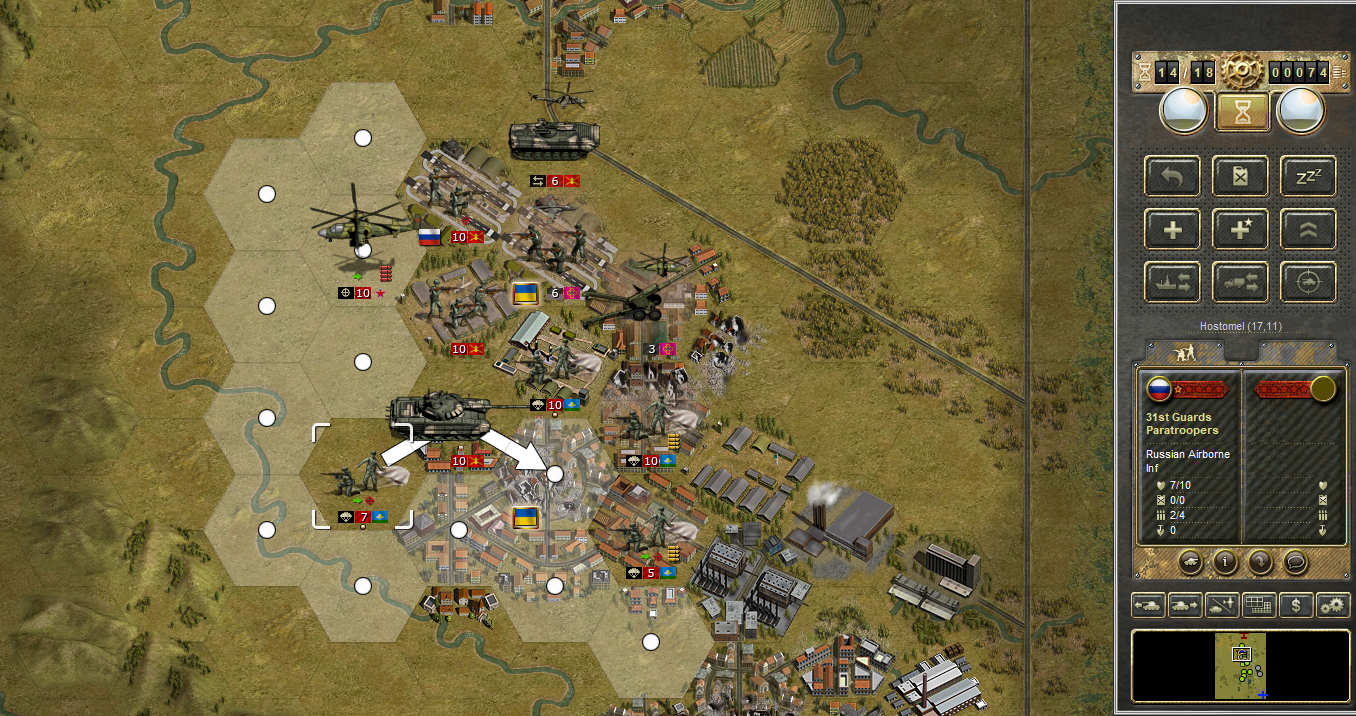Replace unit losses with the plus button
1356x716 pixels.
click(1172, 230)
